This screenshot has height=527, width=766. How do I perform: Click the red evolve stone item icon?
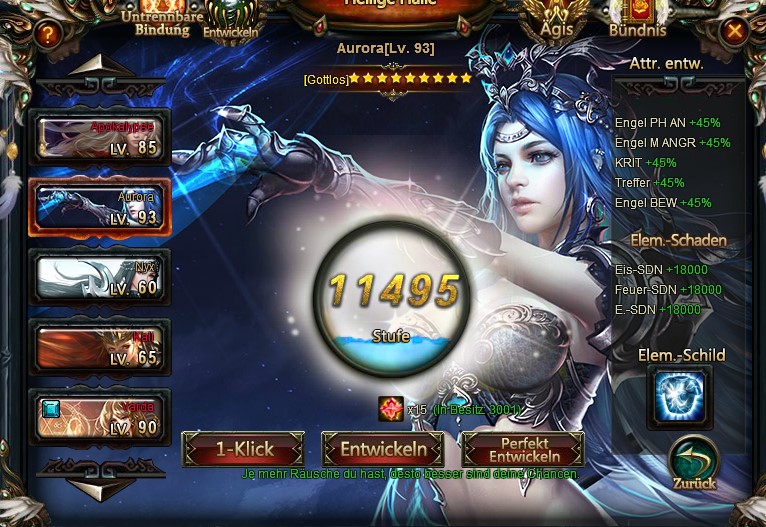(x=391, y=408)
